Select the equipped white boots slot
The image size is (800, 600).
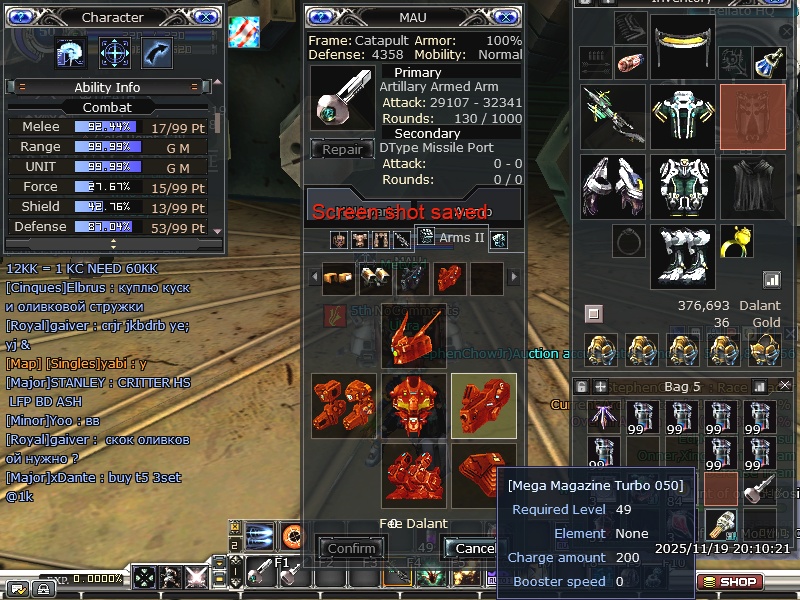click(x=682, y=256)
